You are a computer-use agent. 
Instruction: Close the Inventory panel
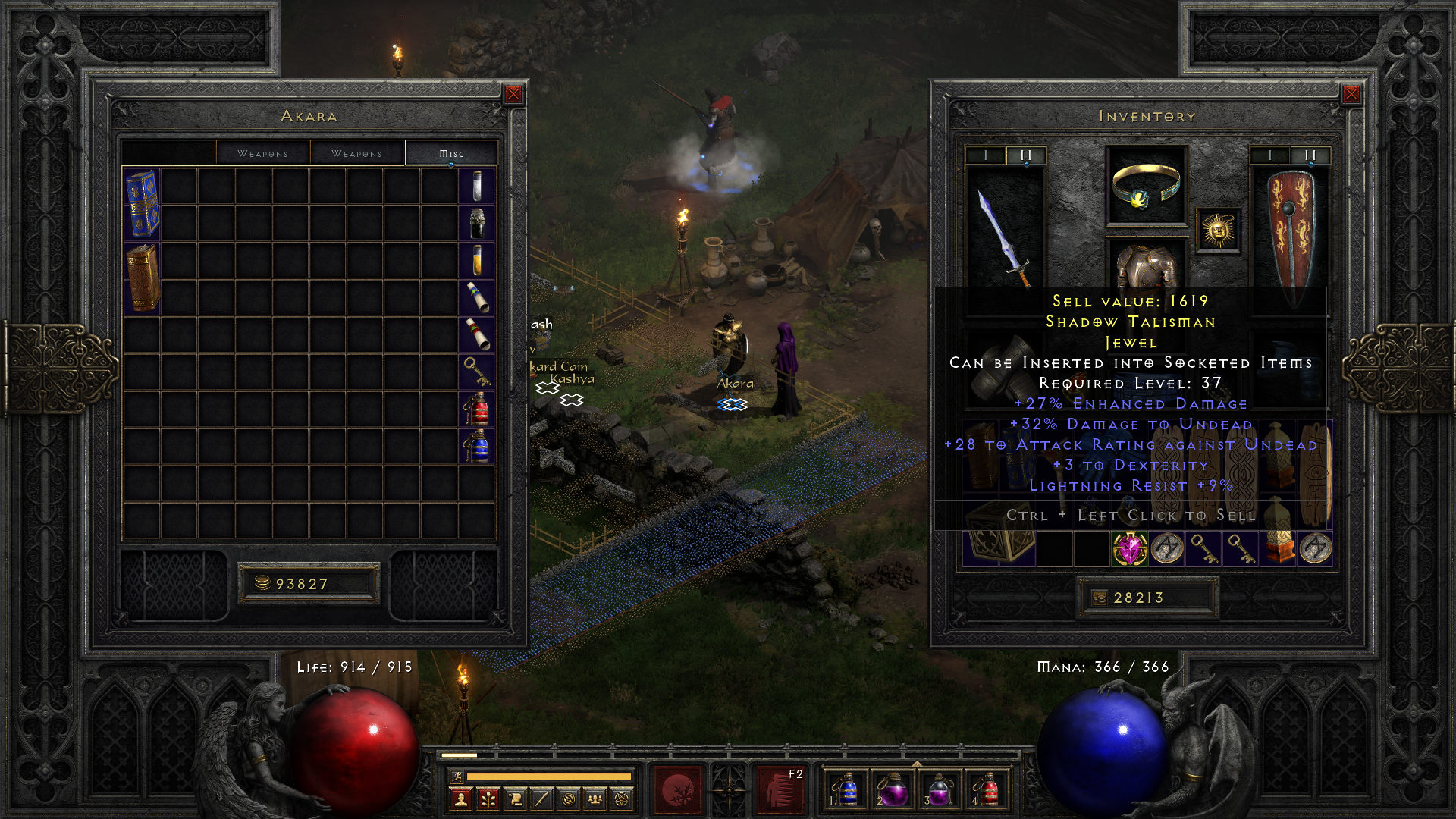coord(1351,94)
